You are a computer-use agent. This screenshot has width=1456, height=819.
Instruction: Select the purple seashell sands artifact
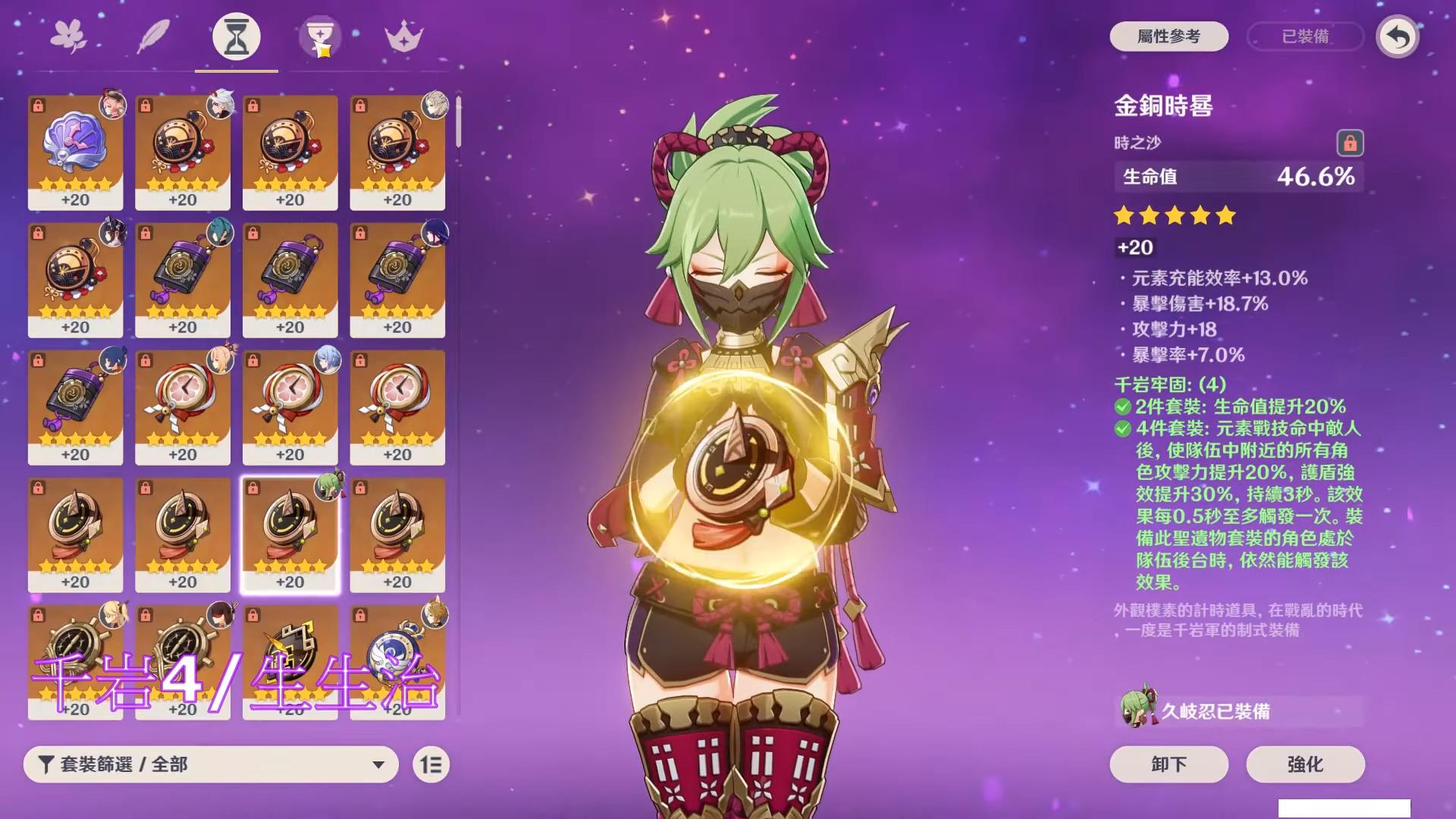(75, 152)
